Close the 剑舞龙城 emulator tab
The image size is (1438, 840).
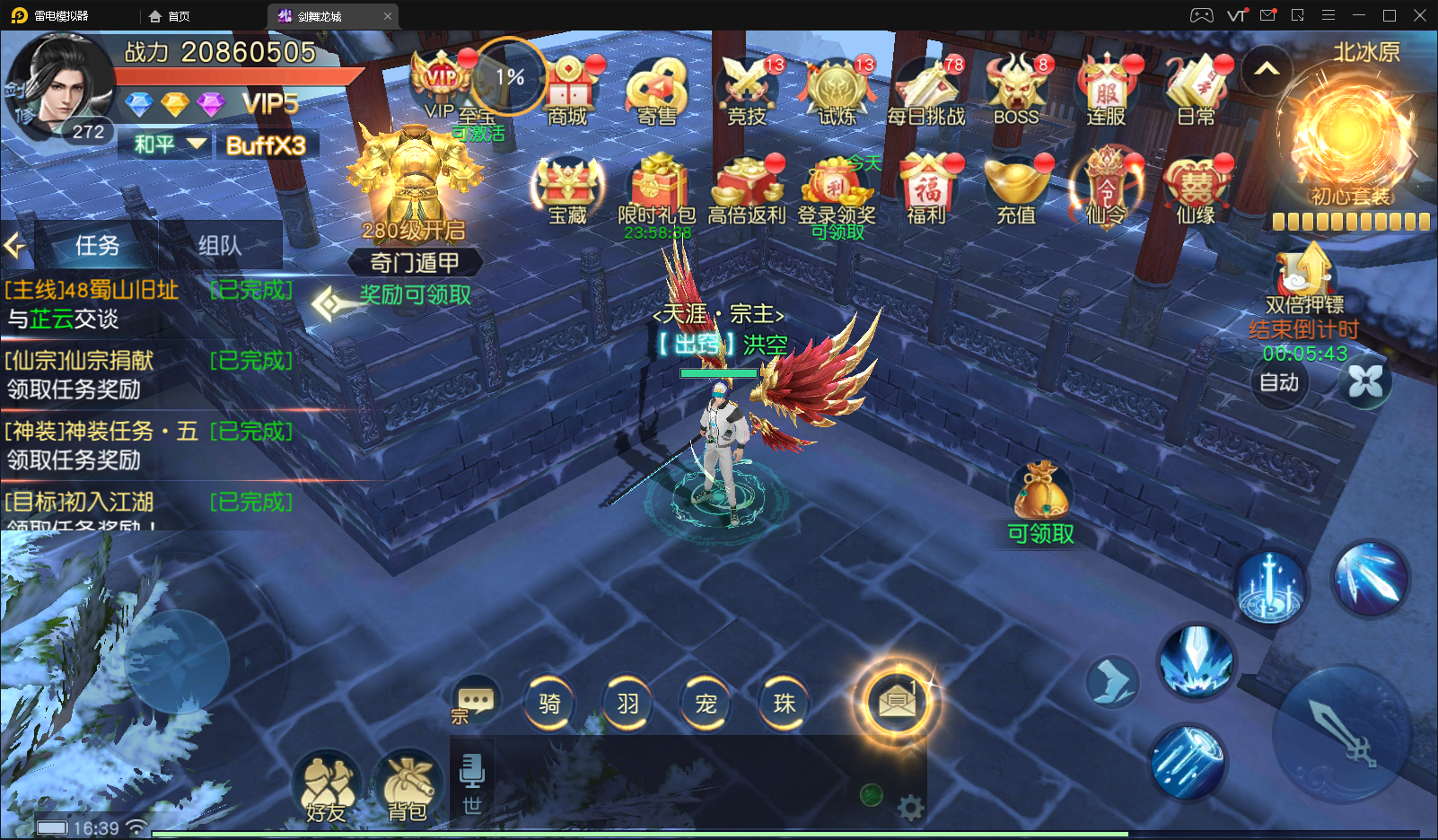388,16
